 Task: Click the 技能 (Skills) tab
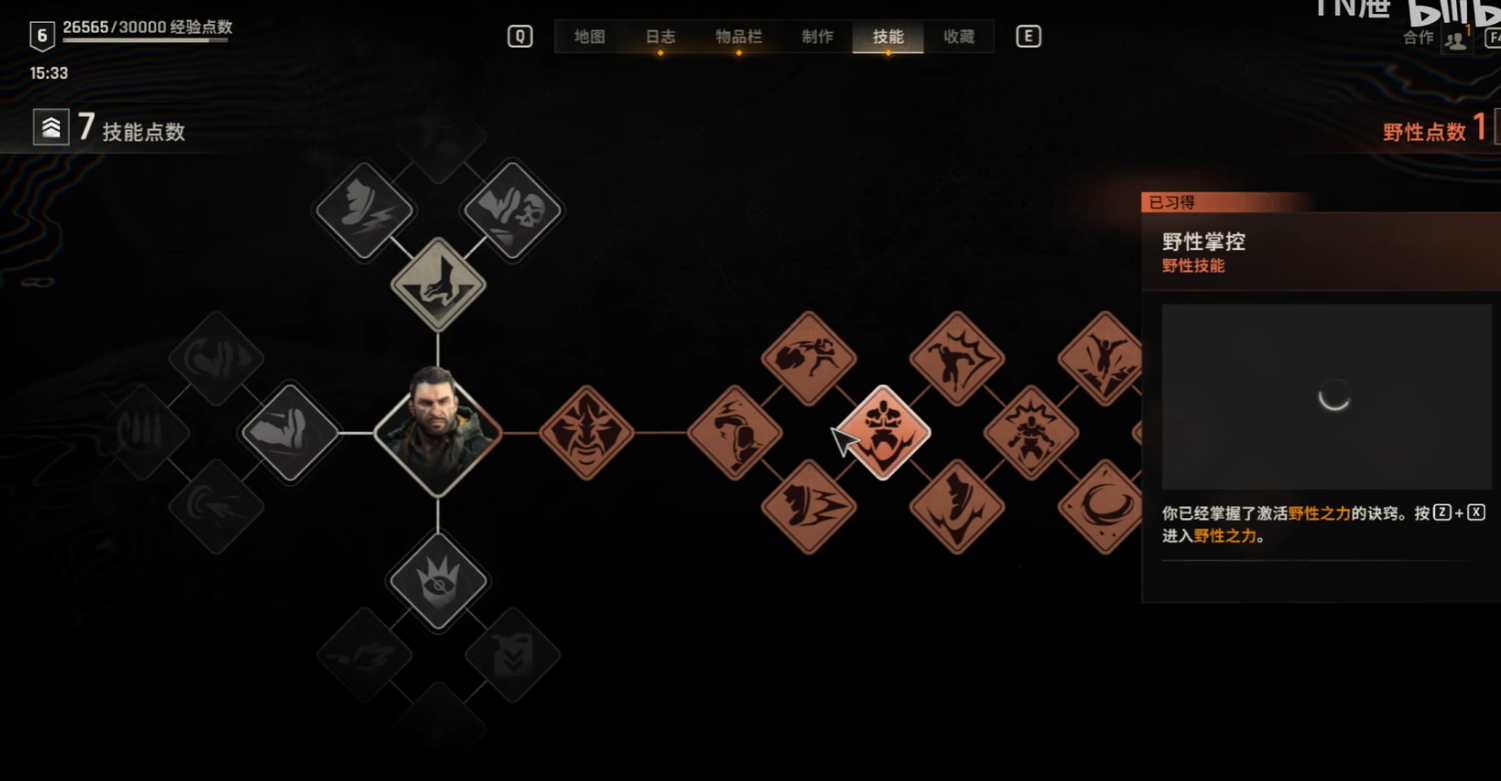(x=888, y=37)
